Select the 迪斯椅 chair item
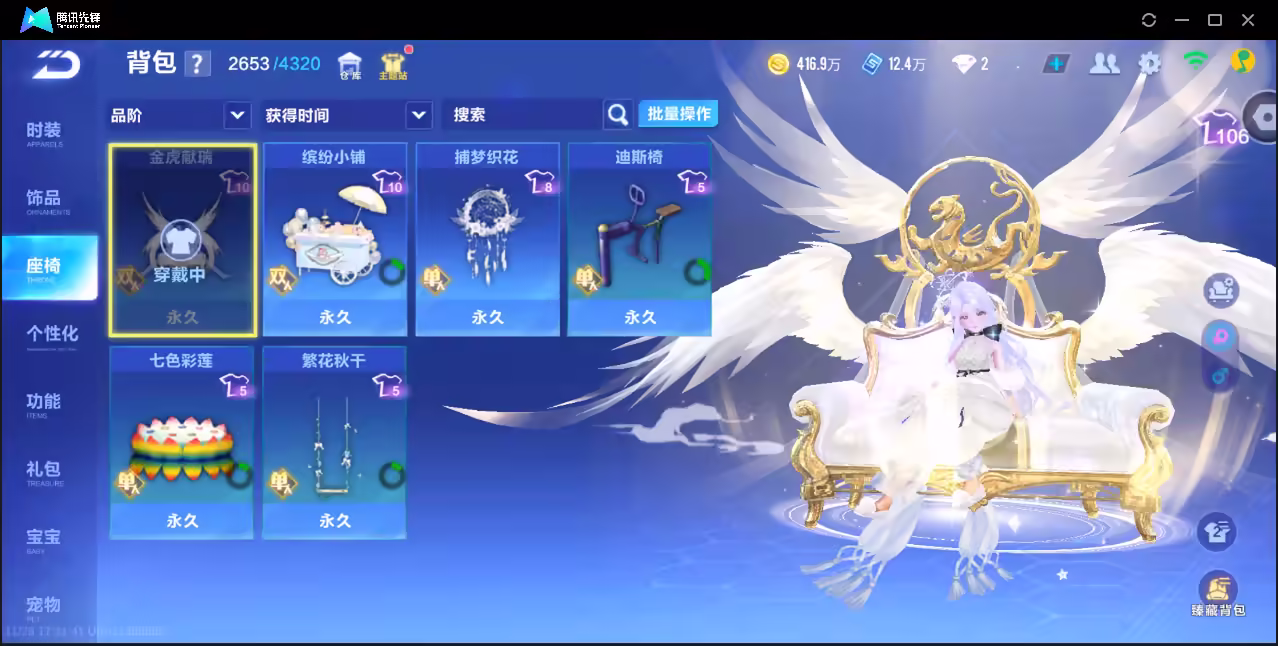This screenshot has height=646, width=1278. click(640, 240)
